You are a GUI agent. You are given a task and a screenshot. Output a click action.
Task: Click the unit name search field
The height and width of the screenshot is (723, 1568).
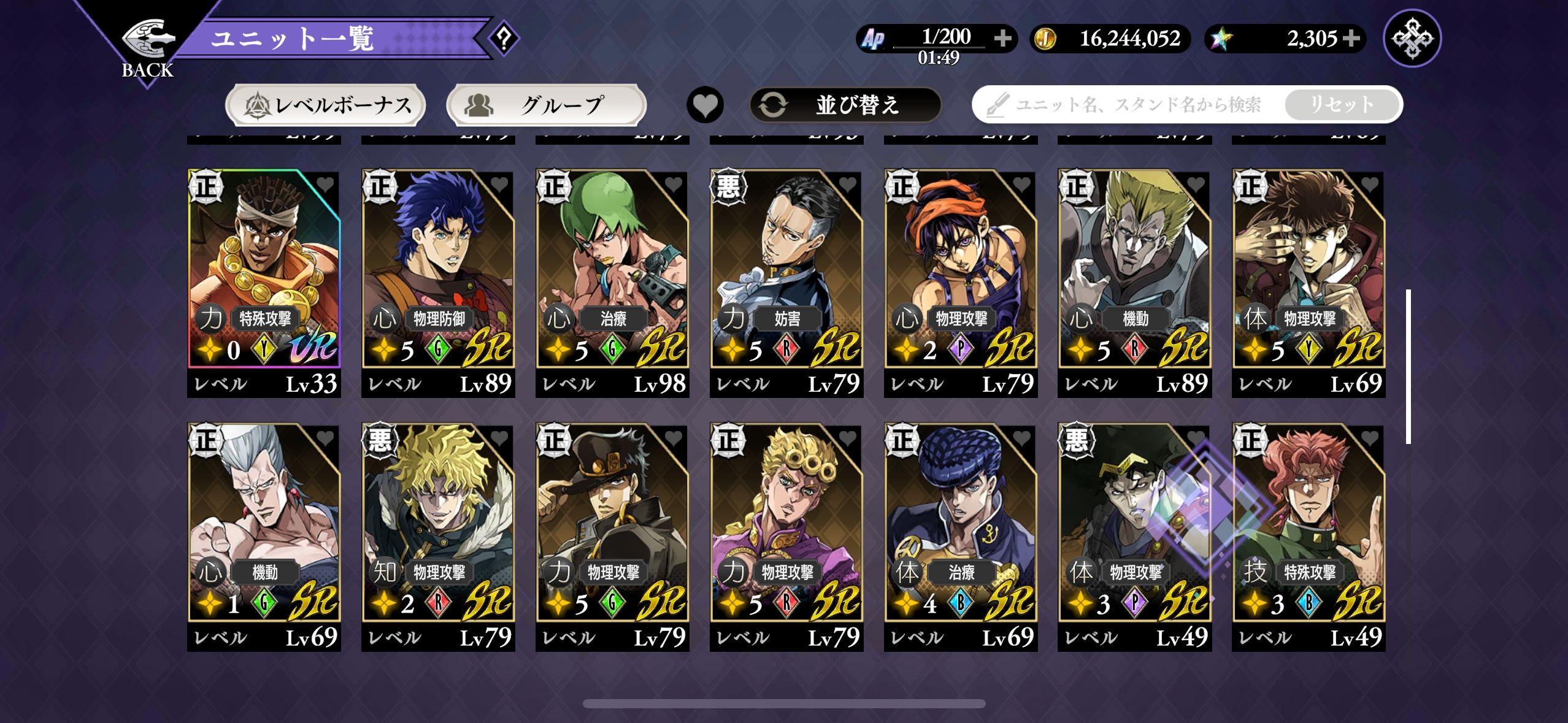tap(1129, 105)
